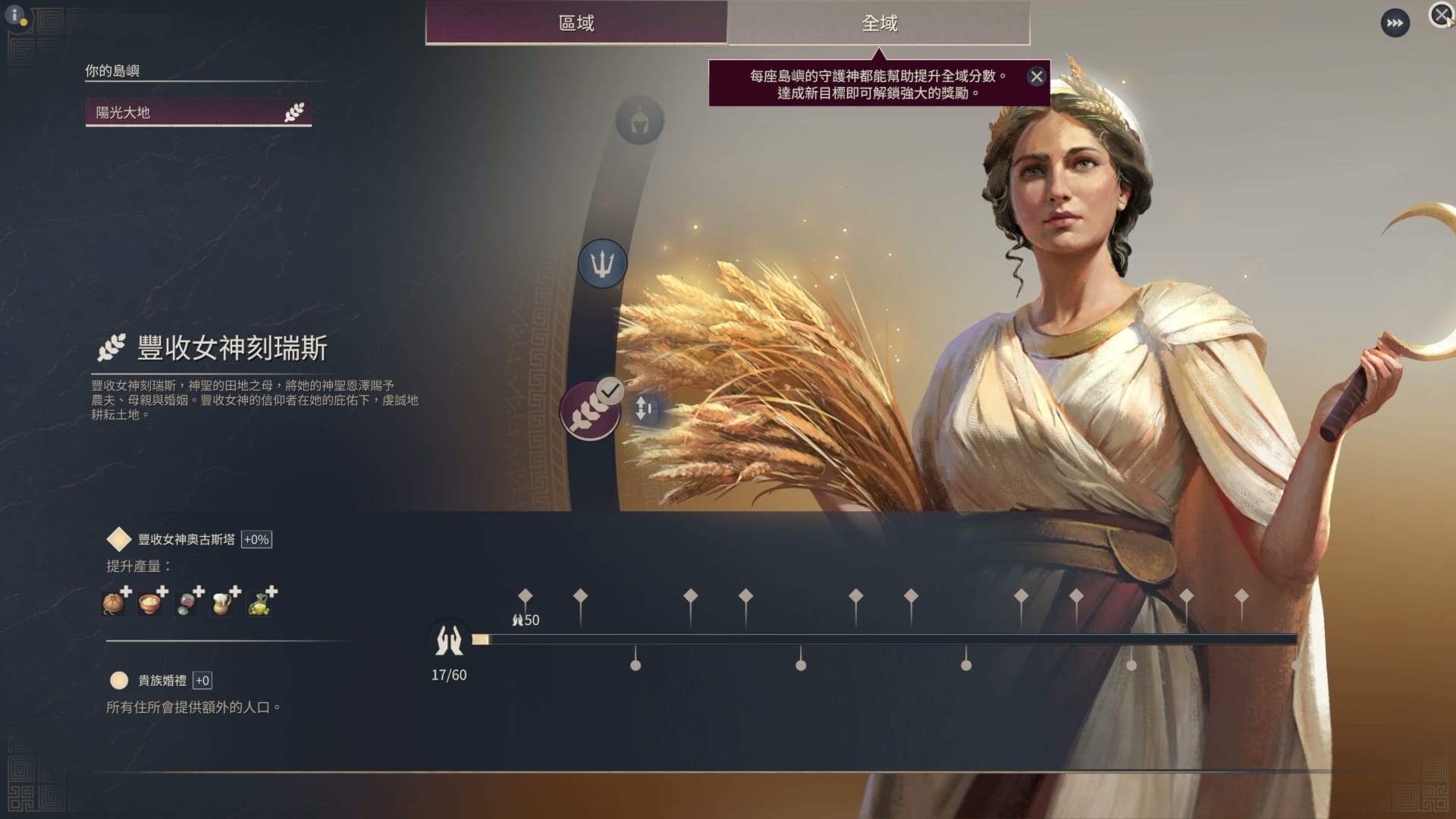Select the helmet war god icon
Viewport: 1456px width, 819px height.
point(639,121)
